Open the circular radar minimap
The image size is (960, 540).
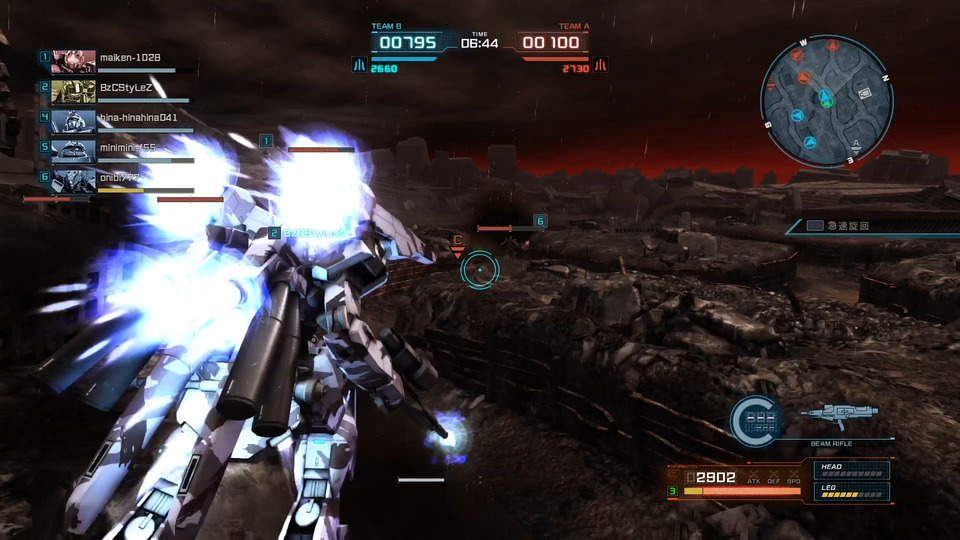point(827,99)
